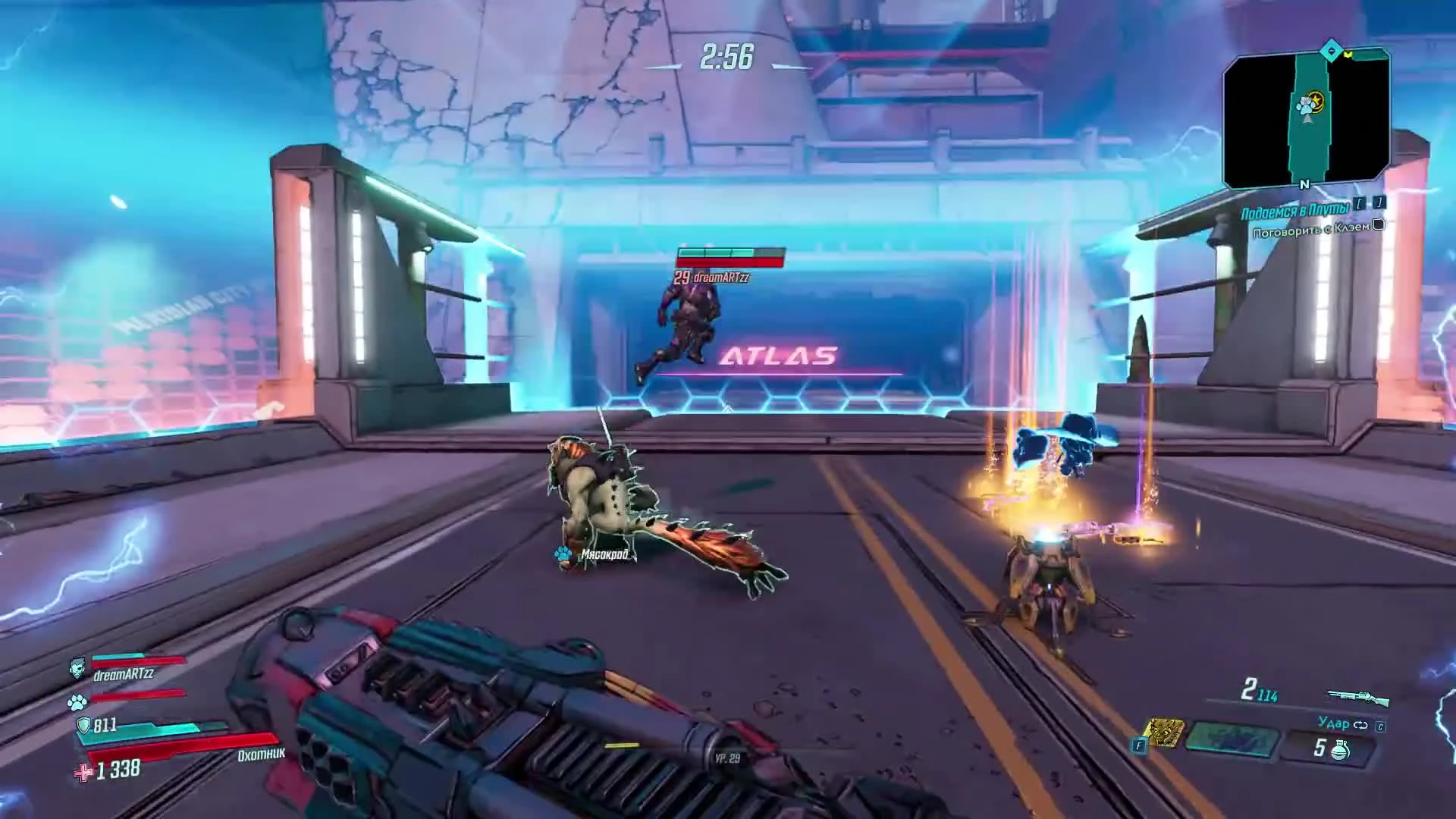This screenshot has width=1456, height=819.
Task: Click the C keybind box next to Удар
Action: 1381,727
